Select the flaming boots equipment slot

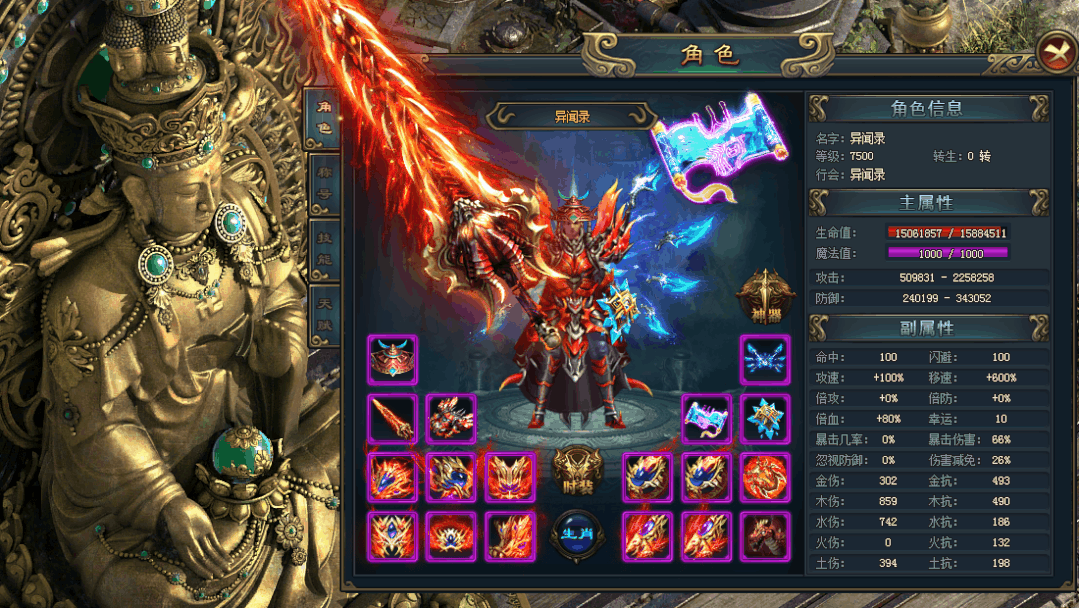point(510,536)
